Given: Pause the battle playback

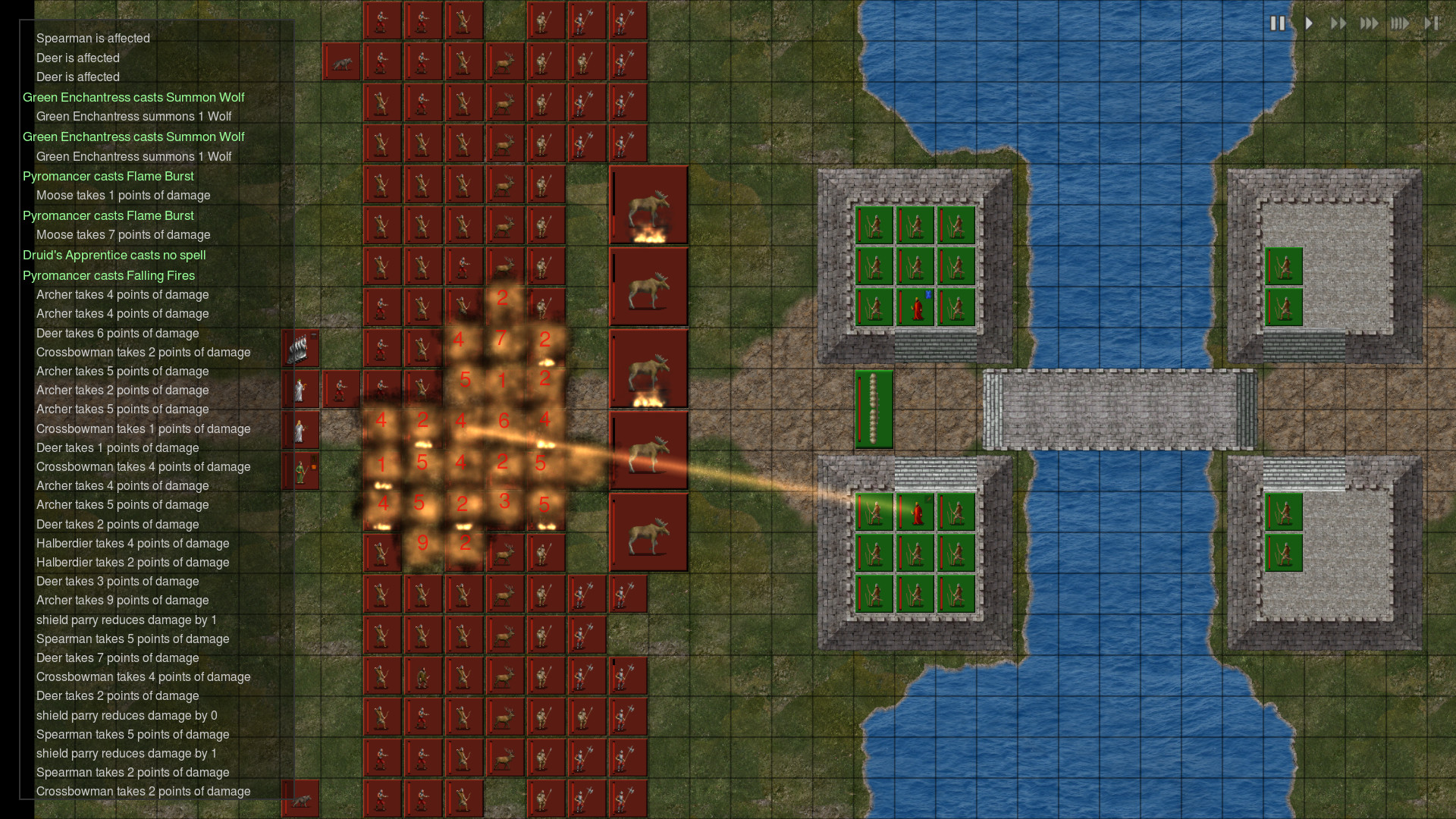Looking at the screenshot, I should pyautogui.click(x=1277, y=24).
